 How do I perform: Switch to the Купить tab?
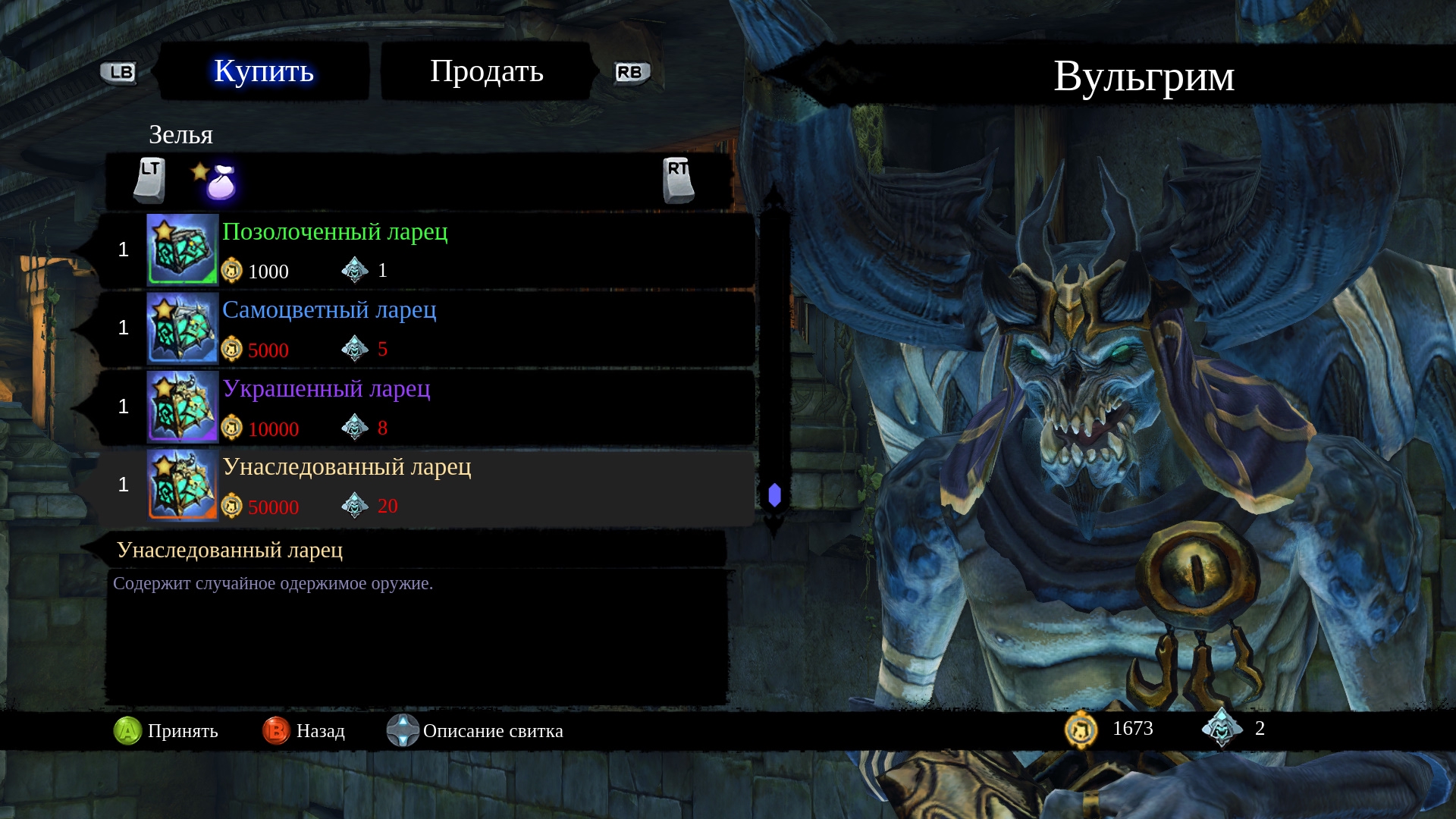click(x=264, y=71)
